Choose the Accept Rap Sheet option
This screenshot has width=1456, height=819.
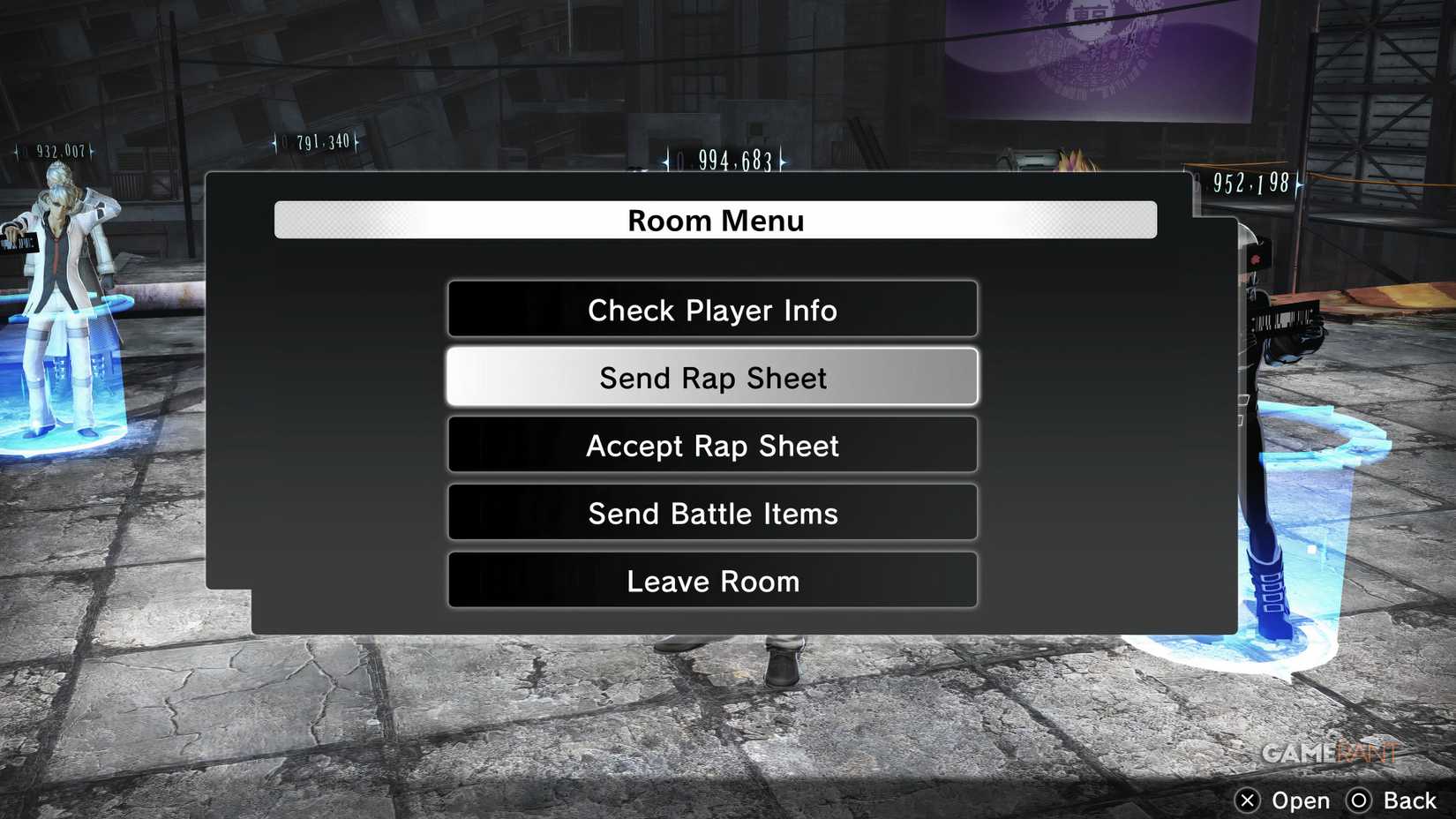pyautogui.click(x=713, y=446)
